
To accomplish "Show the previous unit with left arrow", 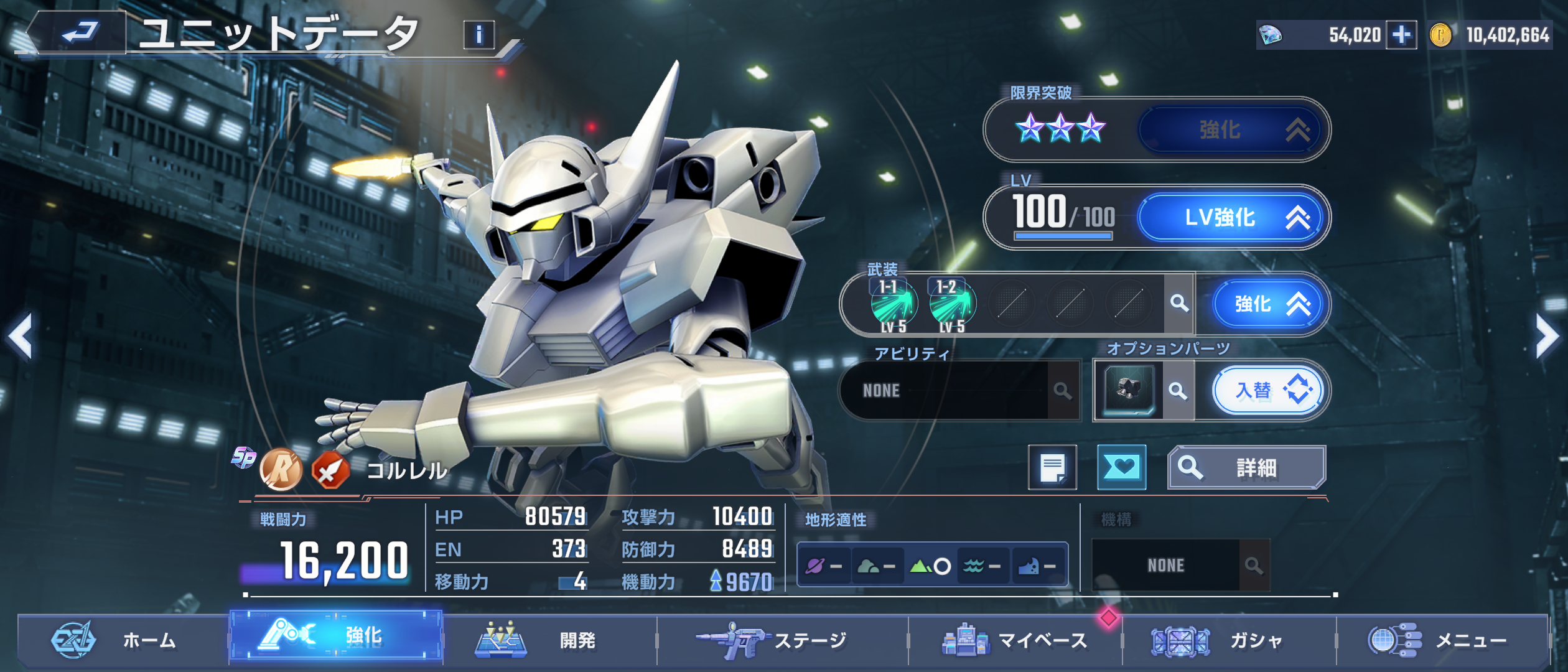I will pos(21,337).
